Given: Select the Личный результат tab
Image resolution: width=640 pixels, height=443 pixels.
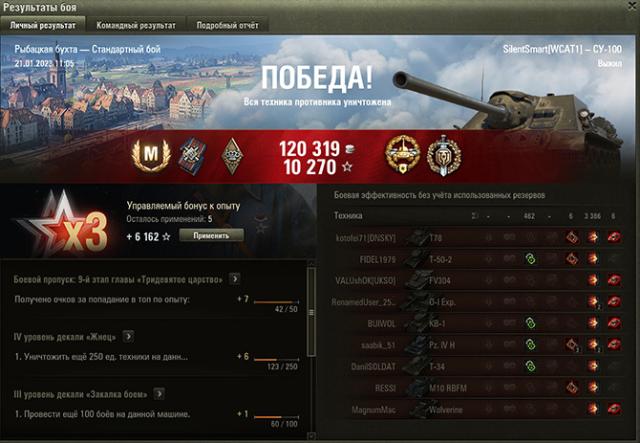Looking at the screenshot, I should click(x=42, y=23).
